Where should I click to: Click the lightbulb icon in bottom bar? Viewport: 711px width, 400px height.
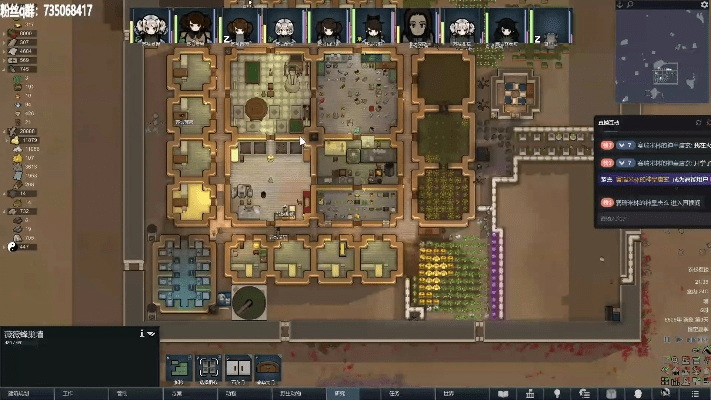pos(556,393)
